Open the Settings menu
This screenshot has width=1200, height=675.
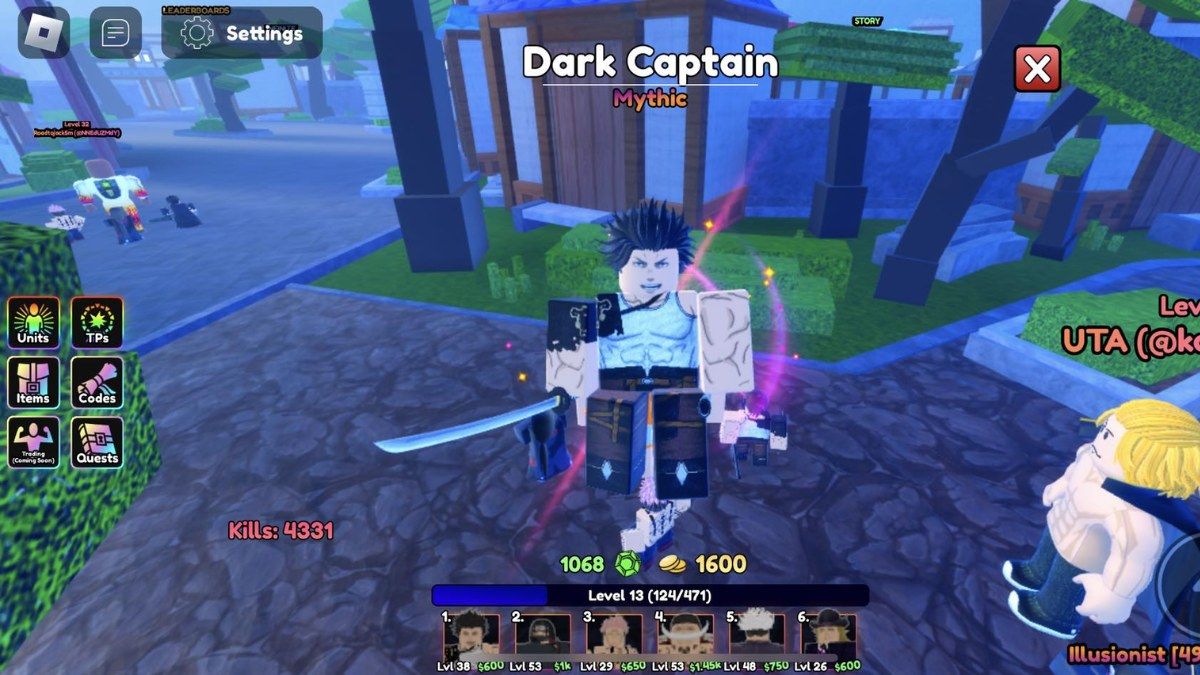coord(242,33)
